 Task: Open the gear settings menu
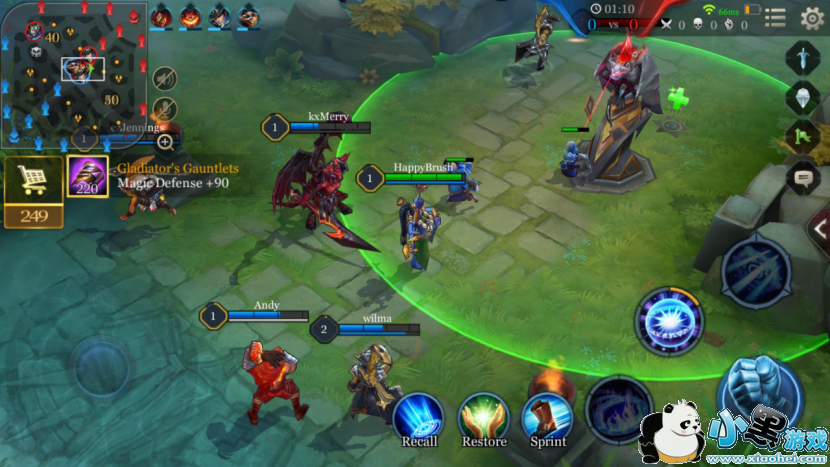click(811, 17)
